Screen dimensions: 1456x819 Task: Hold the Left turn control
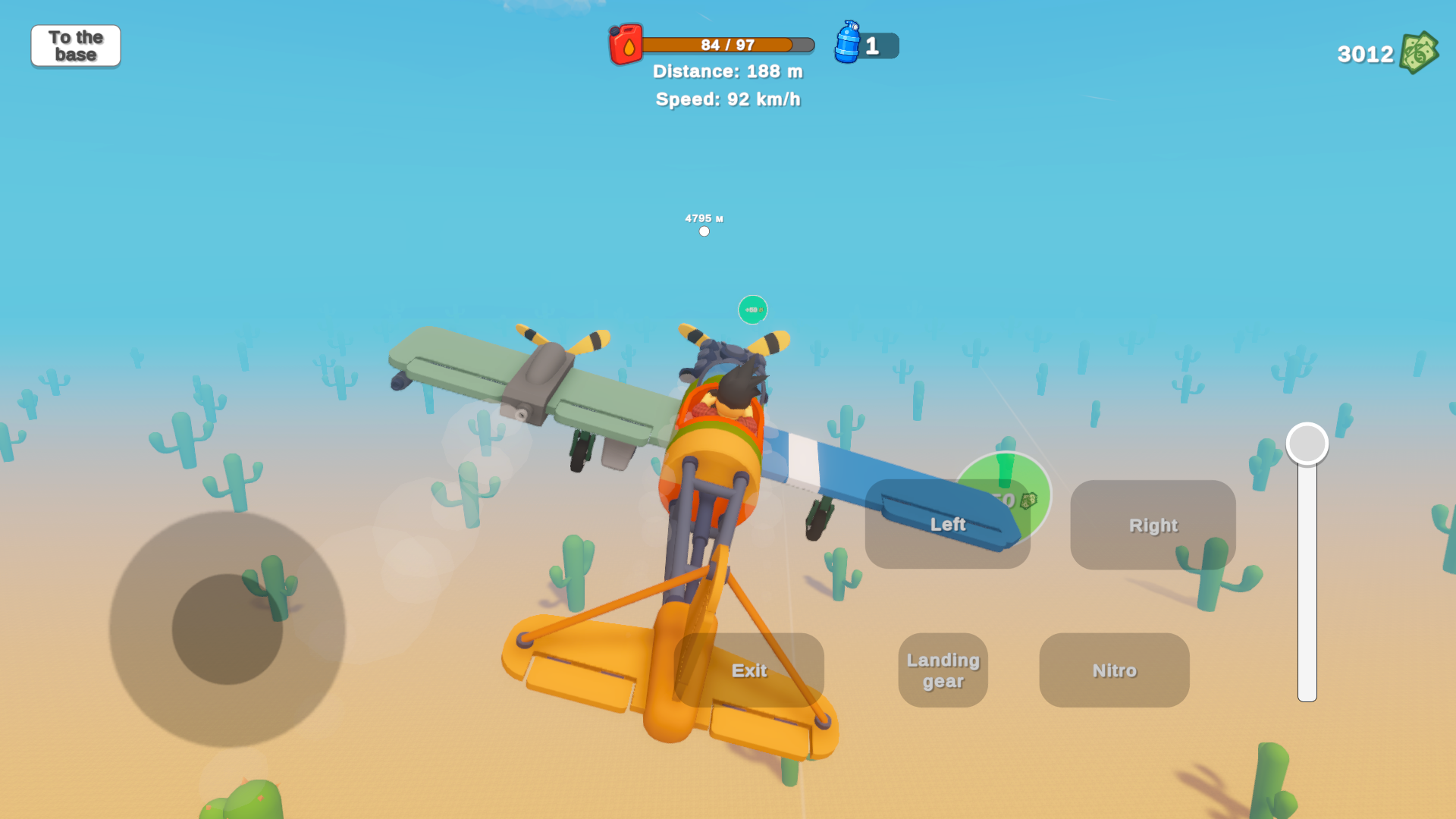pyautogui.click(x=948, y=525)
